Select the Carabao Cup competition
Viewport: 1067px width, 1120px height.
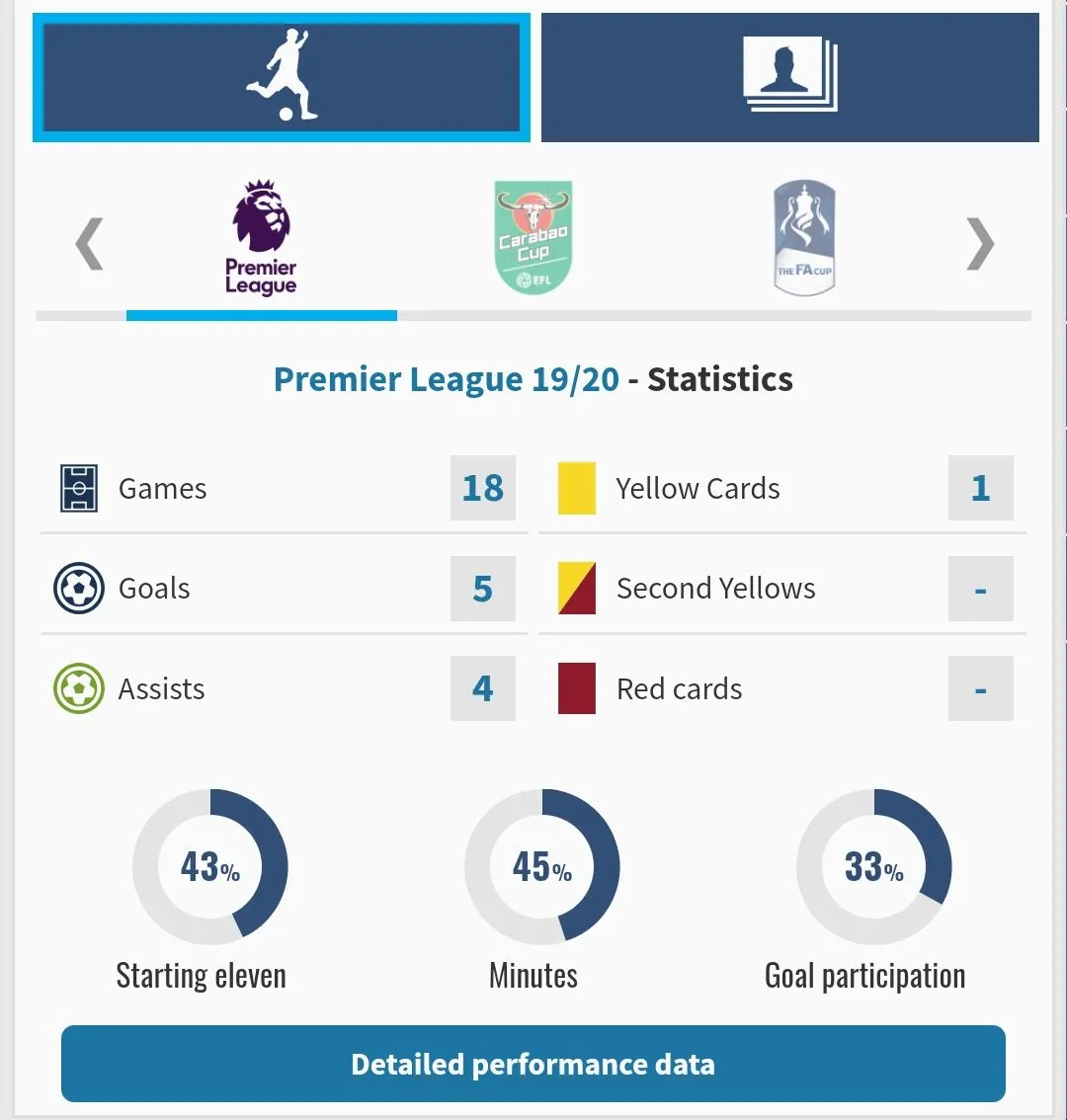pos(533,239)
